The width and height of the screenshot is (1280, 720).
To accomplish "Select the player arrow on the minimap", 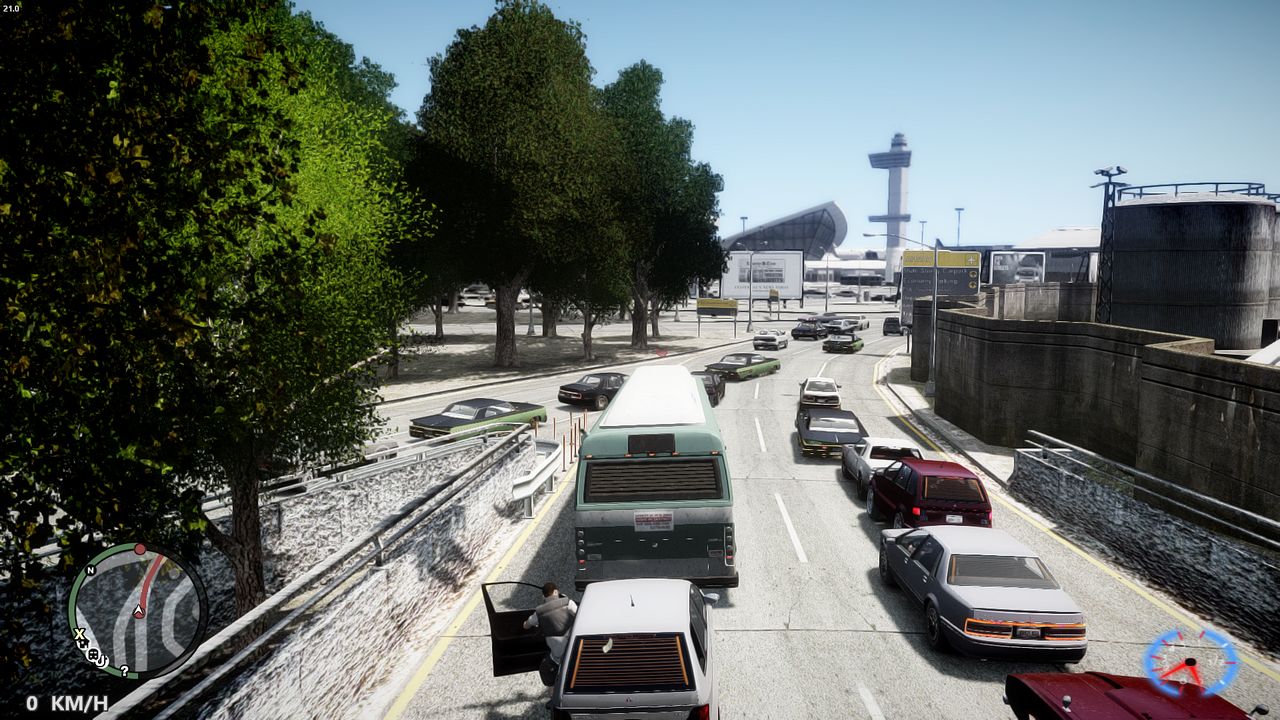I will (139, 609).
